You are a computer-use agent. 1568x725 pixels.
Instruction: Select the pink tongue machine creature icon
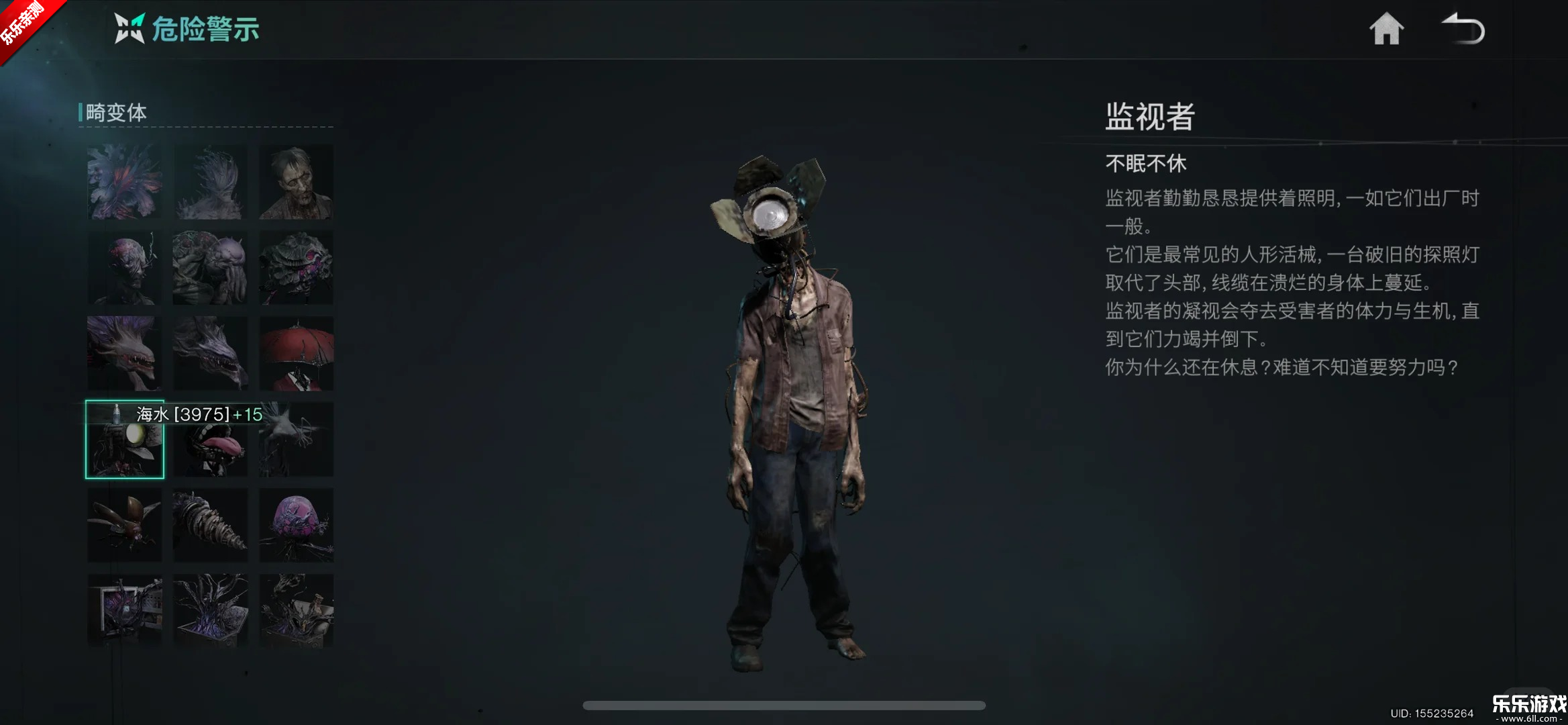210,440
